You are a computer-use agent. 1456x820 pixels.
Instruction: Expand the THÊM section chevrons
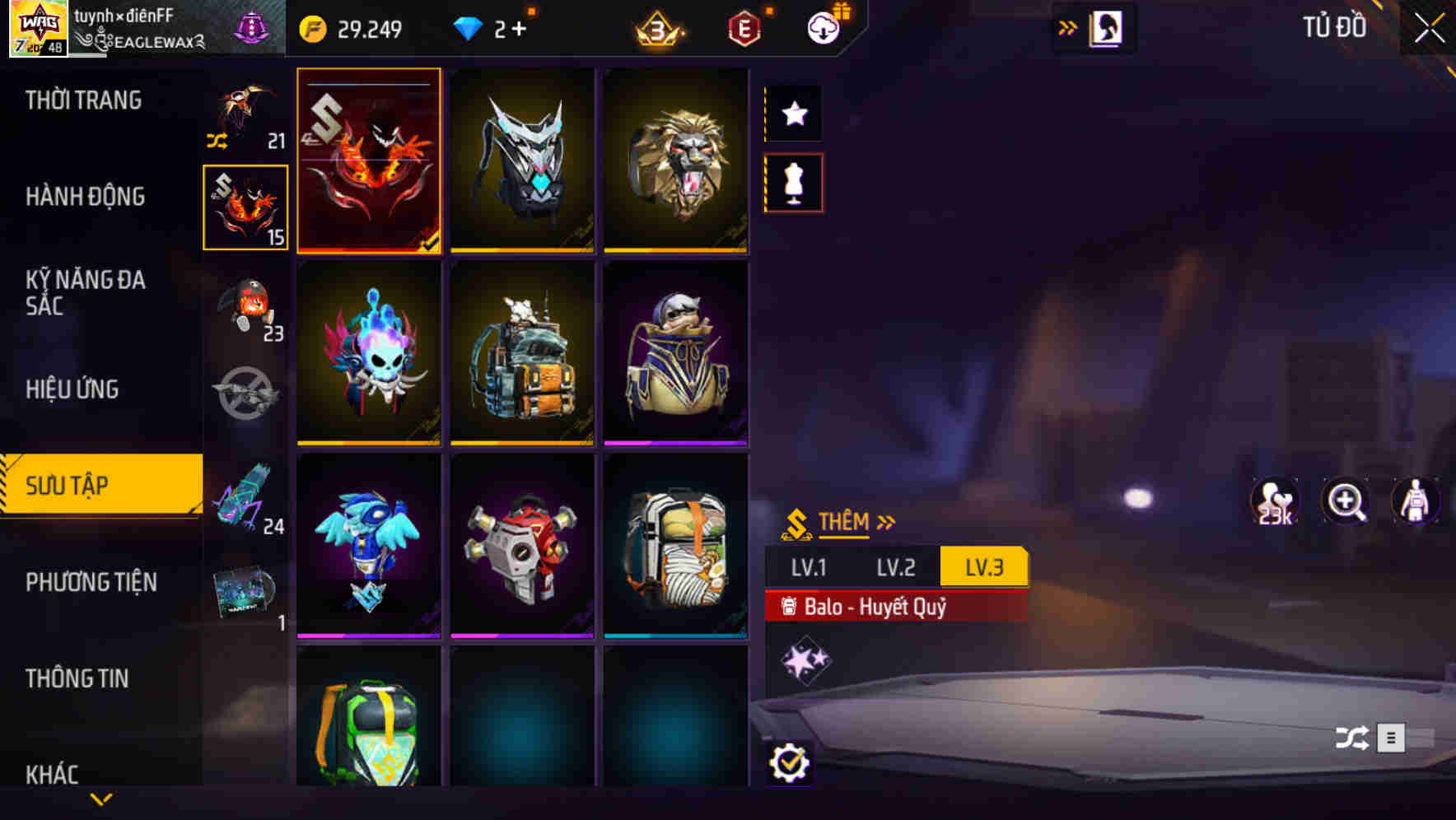(885, 520)
